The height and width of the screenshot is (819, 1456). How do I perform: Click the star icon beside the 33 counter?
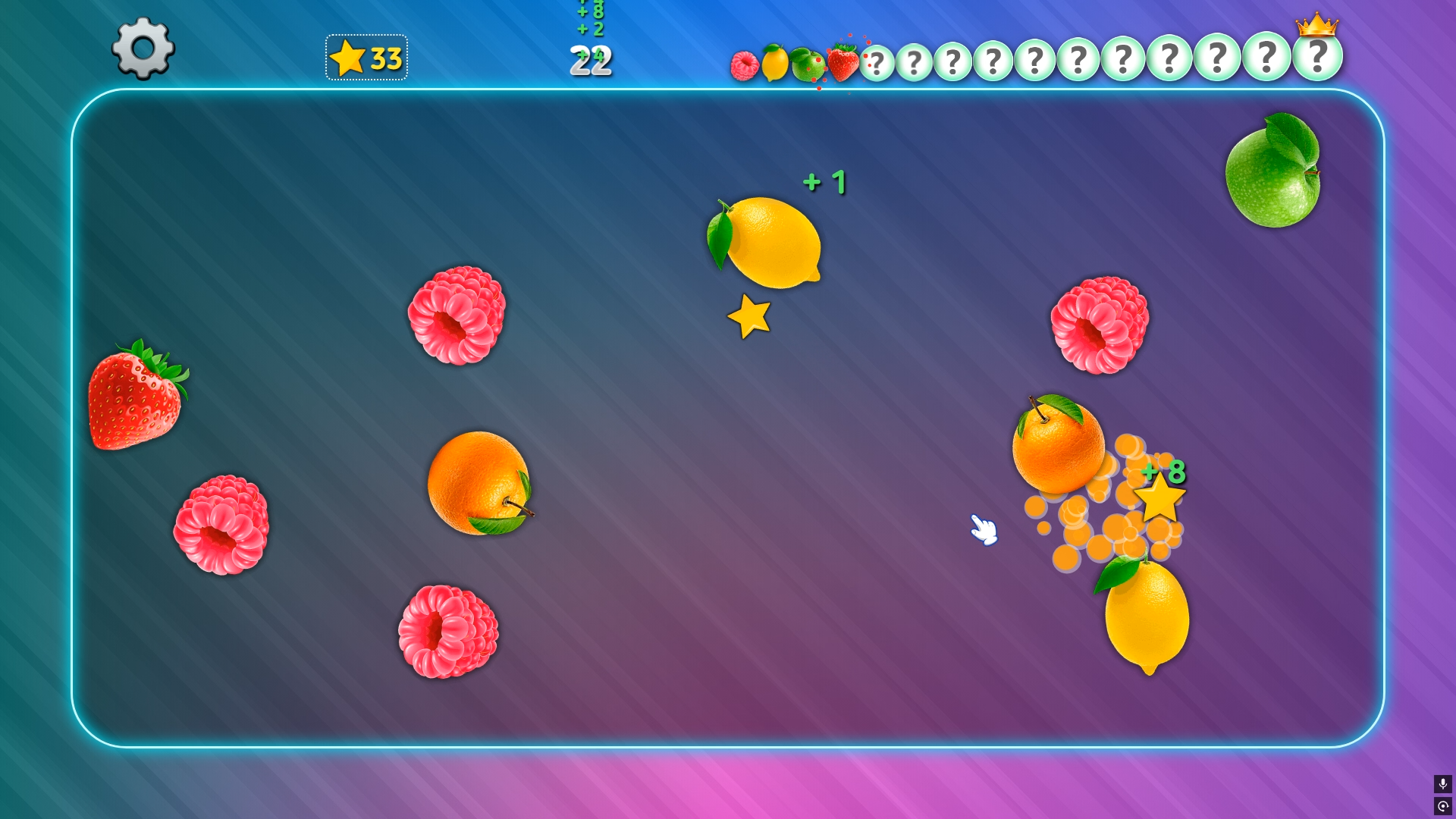[x=347, y=57]
